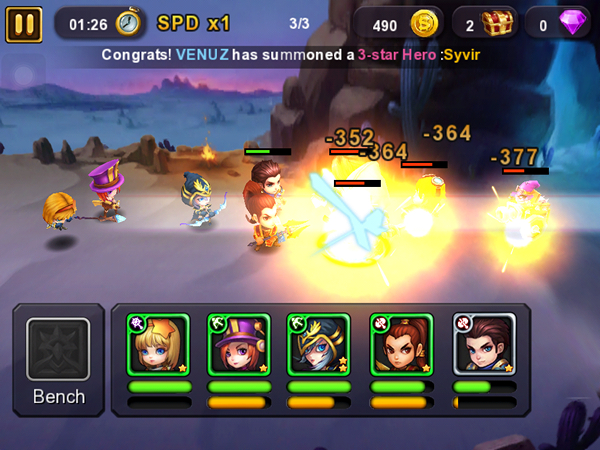Pick the red-haired warrior hero portrait
The width and height of the screenshot is (600, 450).
tap(401, 344)
